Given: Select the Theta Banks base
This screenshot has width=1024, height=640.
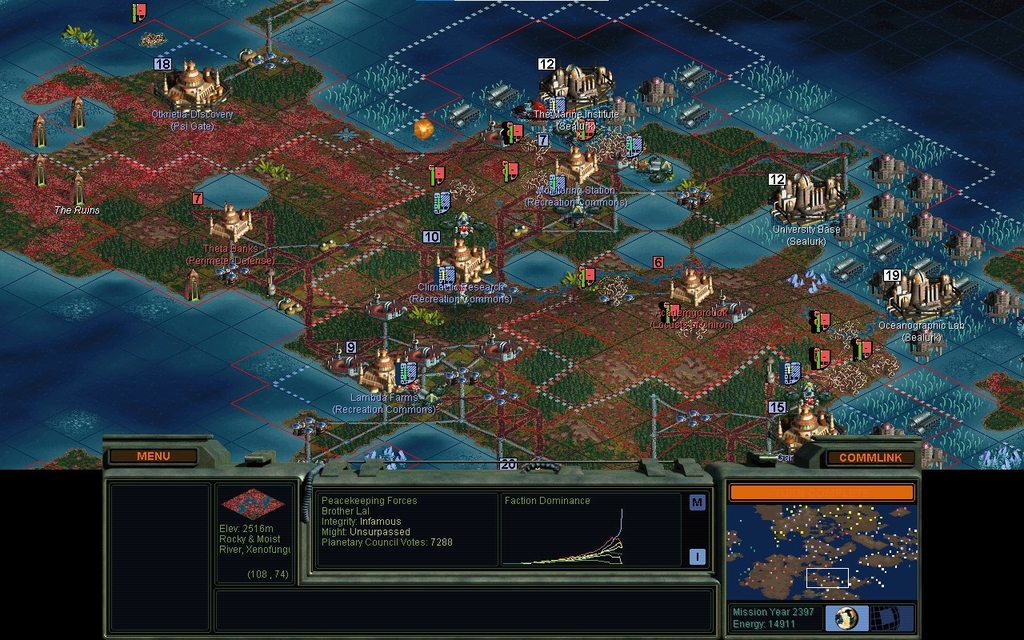Looking at the screenshot, I should coord(230,223).
